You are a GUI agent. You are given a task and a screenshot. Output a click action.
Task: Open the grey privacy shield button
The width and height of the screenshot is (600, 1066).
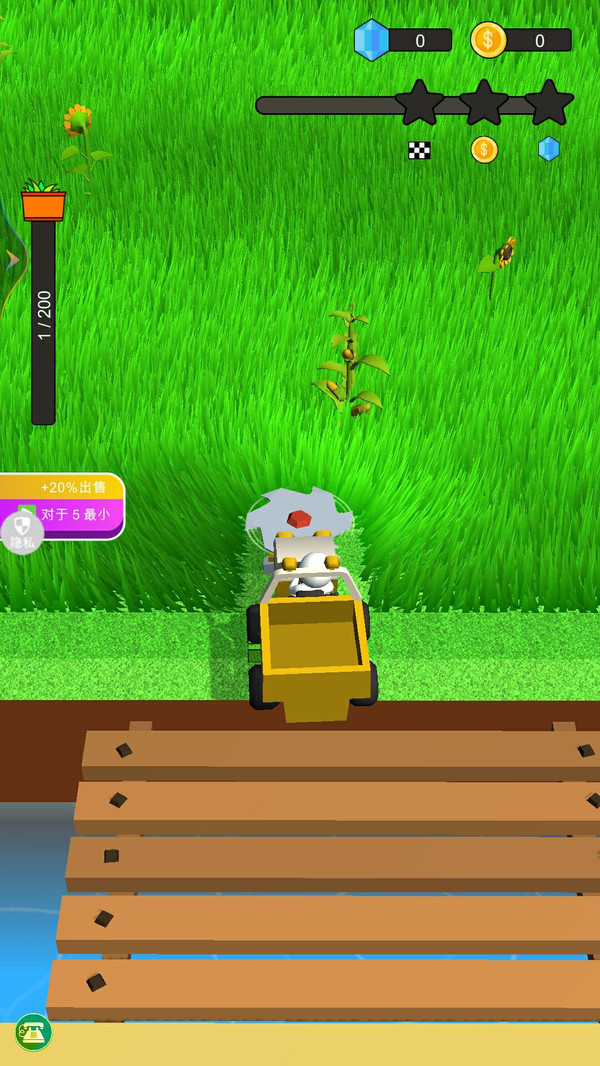point(21,533)
